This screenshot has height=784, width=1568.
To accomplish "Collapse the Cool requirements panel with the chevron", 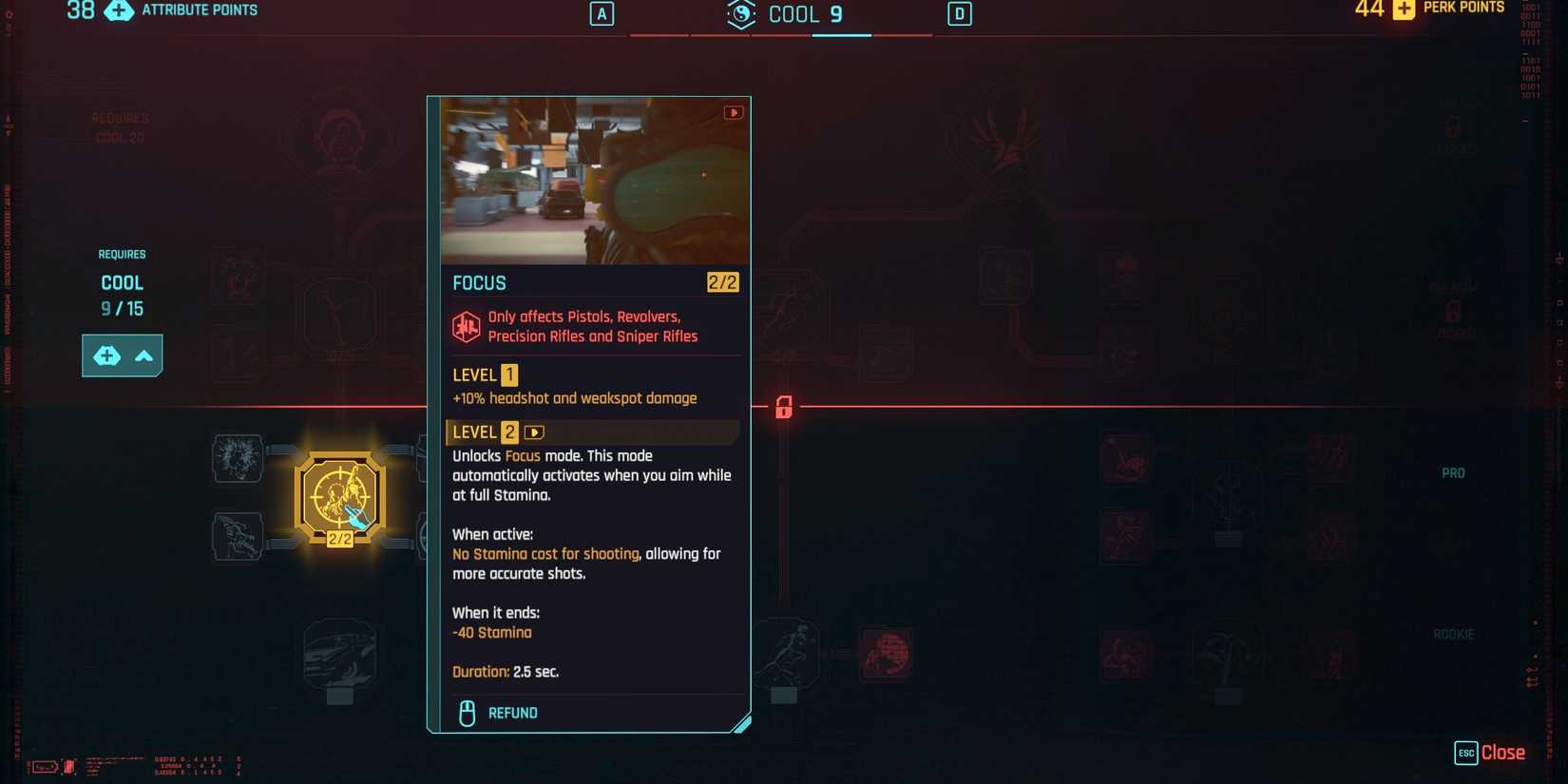I will (x=143, y=355).
